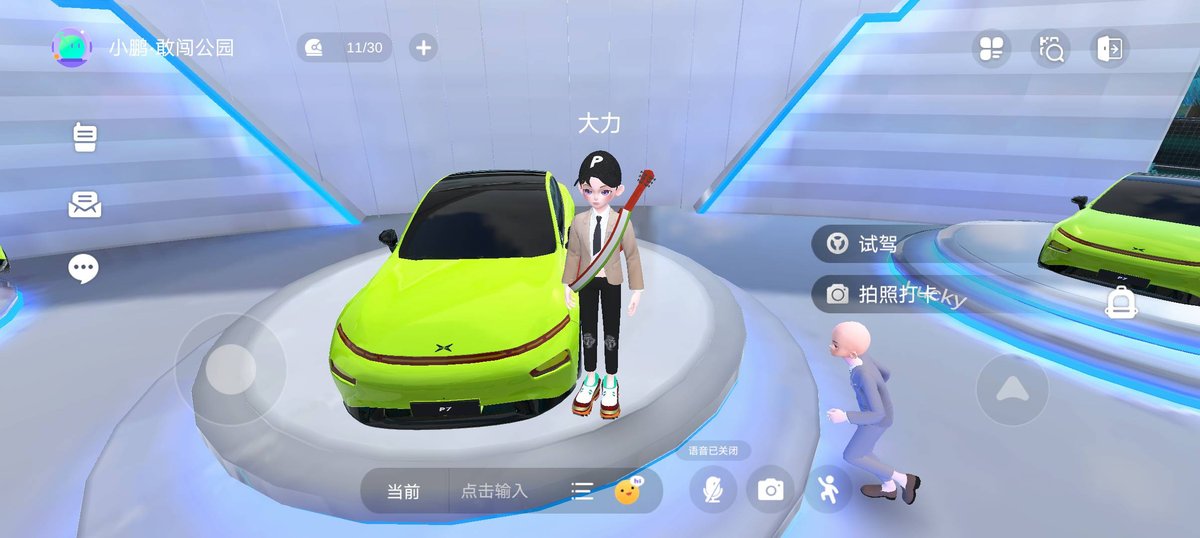Open the mail envelope inbox
Viewport: 1200px width, 538px height.
click(x=84, y=204)
